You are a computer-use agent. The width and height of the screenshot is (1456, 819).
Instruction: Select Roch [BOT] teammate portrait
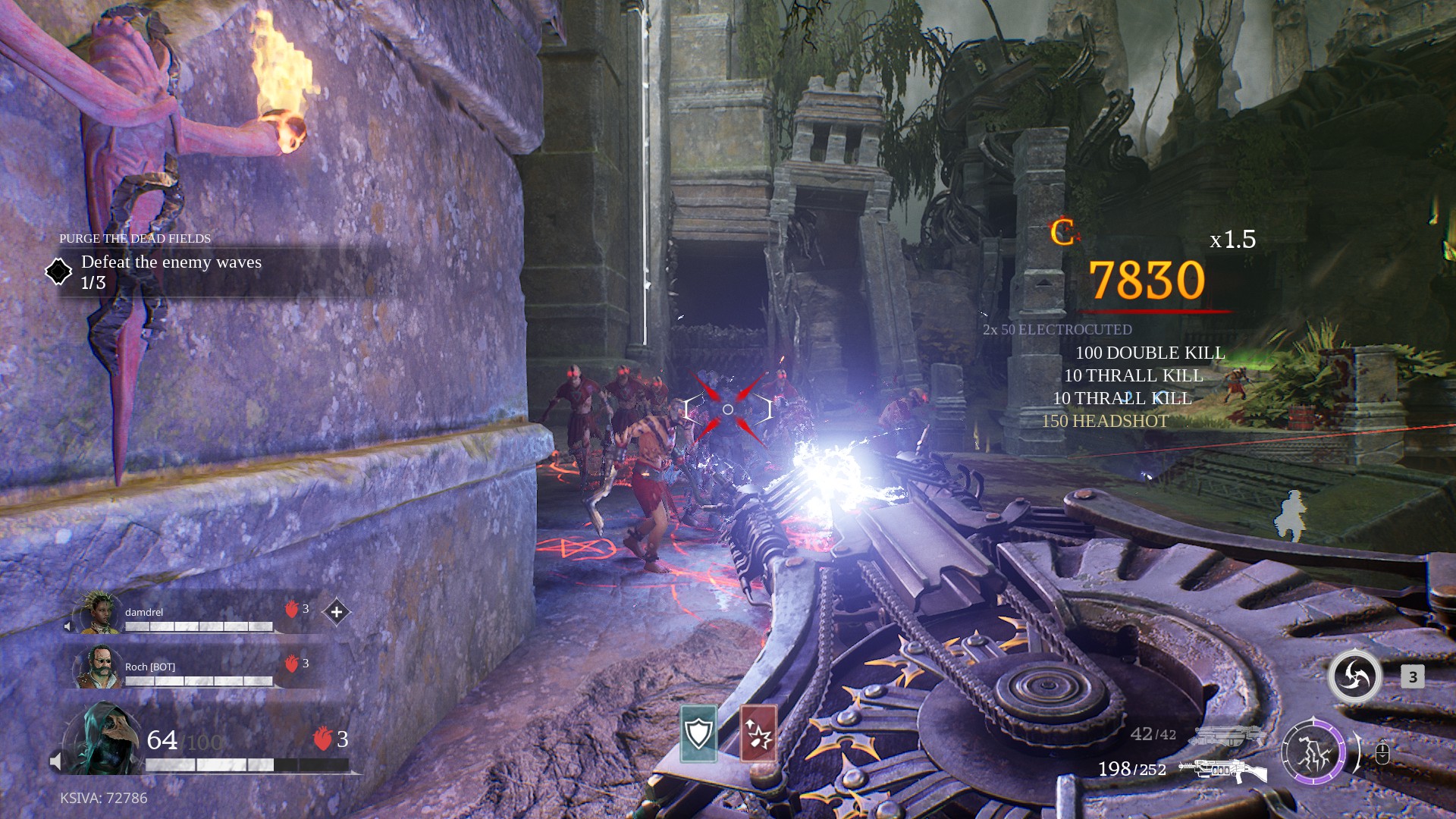(x=99, y=667)
